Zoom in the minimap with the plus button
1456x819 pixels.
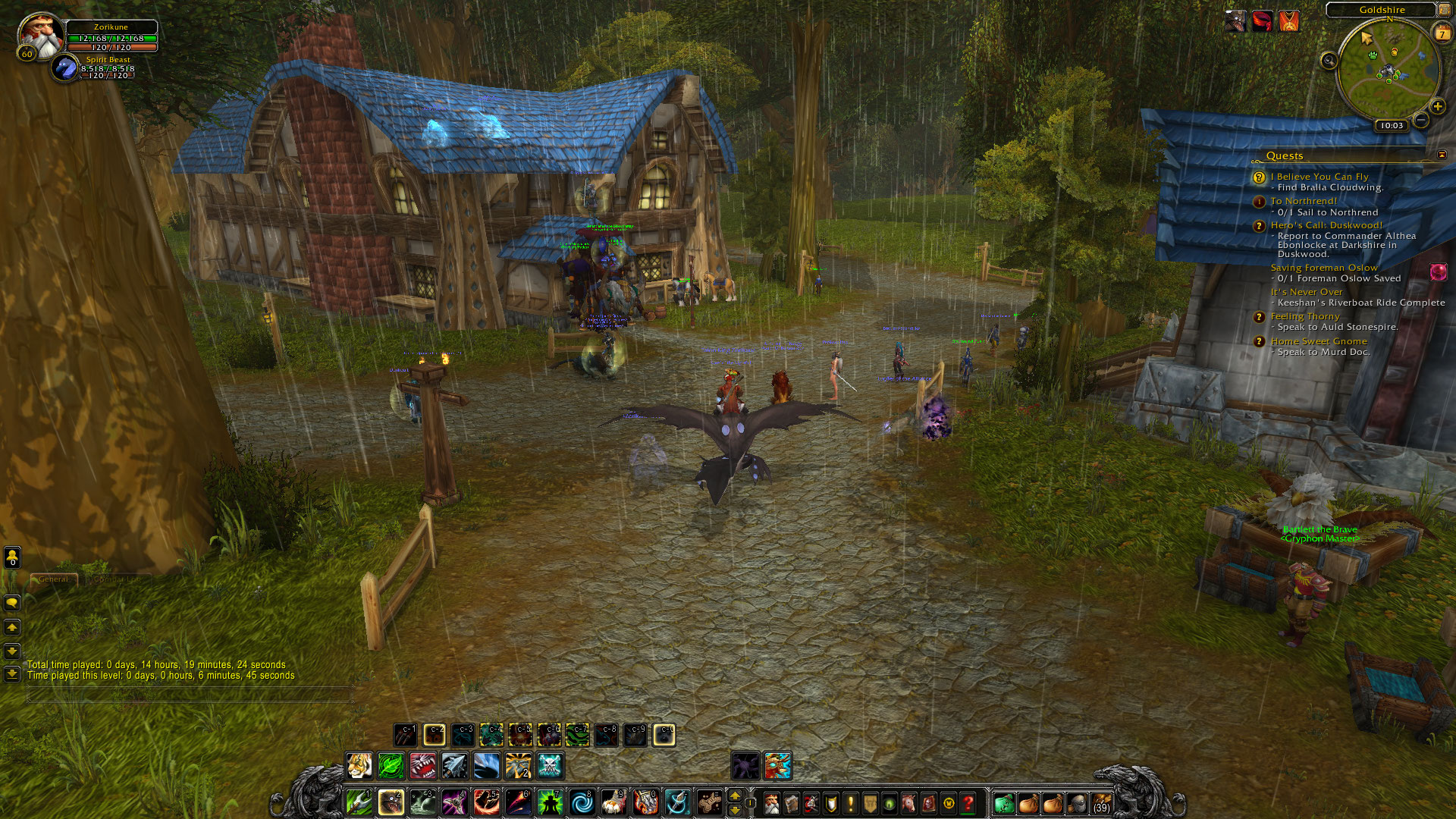click(x=1437, y=106)
